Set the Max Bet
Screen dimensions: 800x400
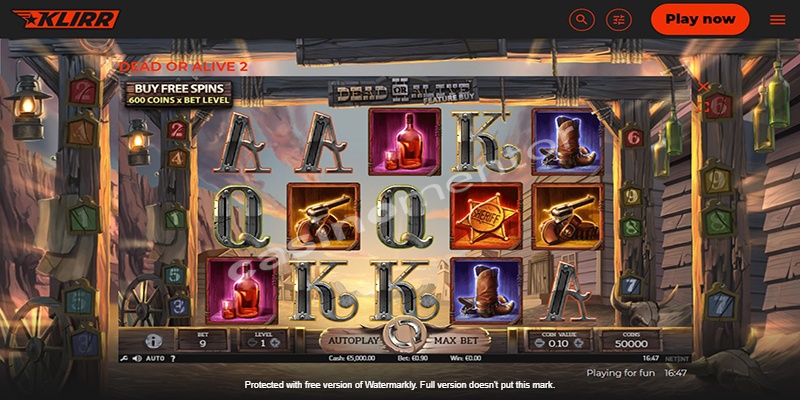(459, 341)
